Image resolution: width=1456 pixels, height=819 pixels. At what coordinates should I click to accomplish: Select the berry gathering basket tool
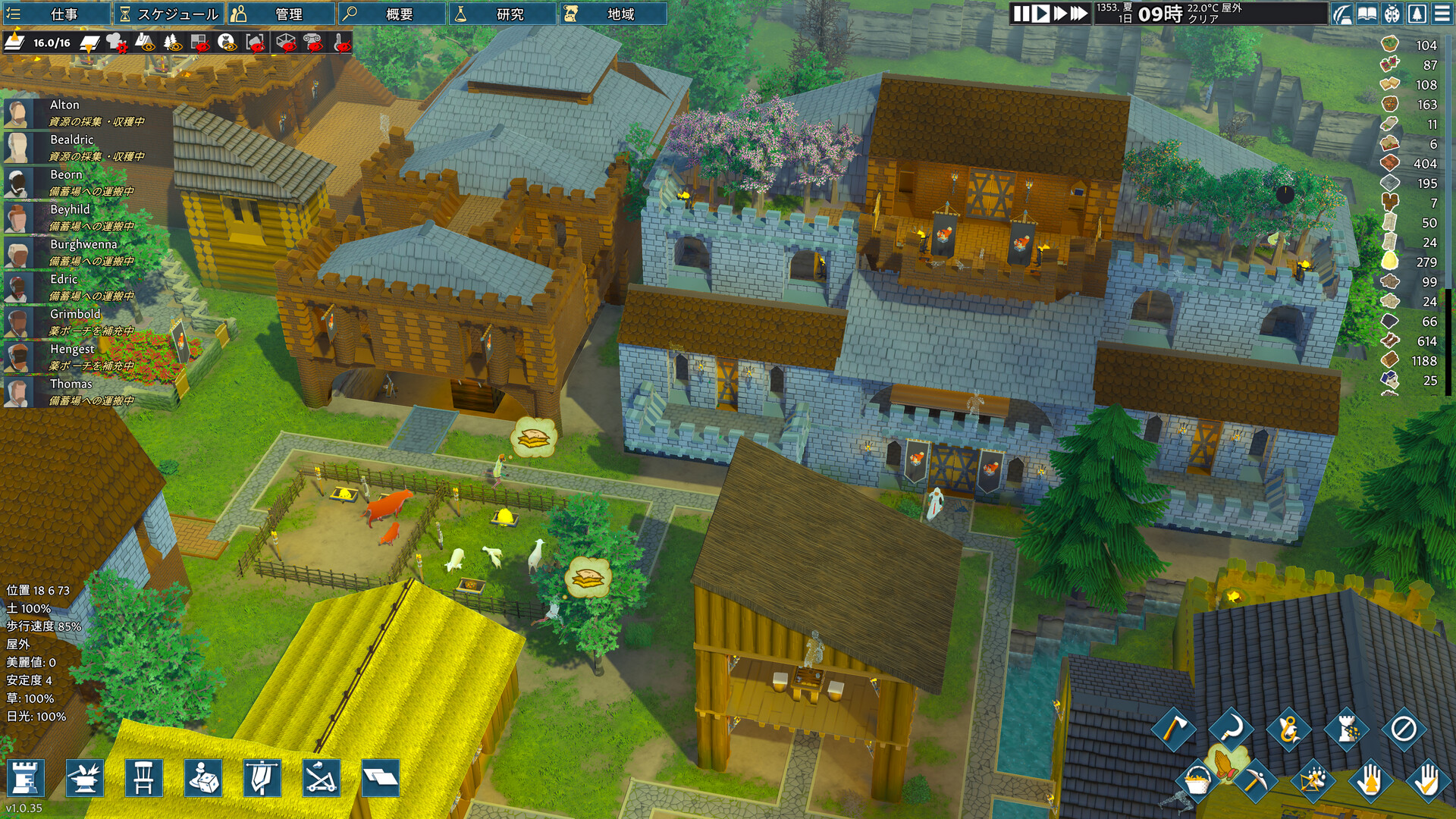tap(1198, 782)
